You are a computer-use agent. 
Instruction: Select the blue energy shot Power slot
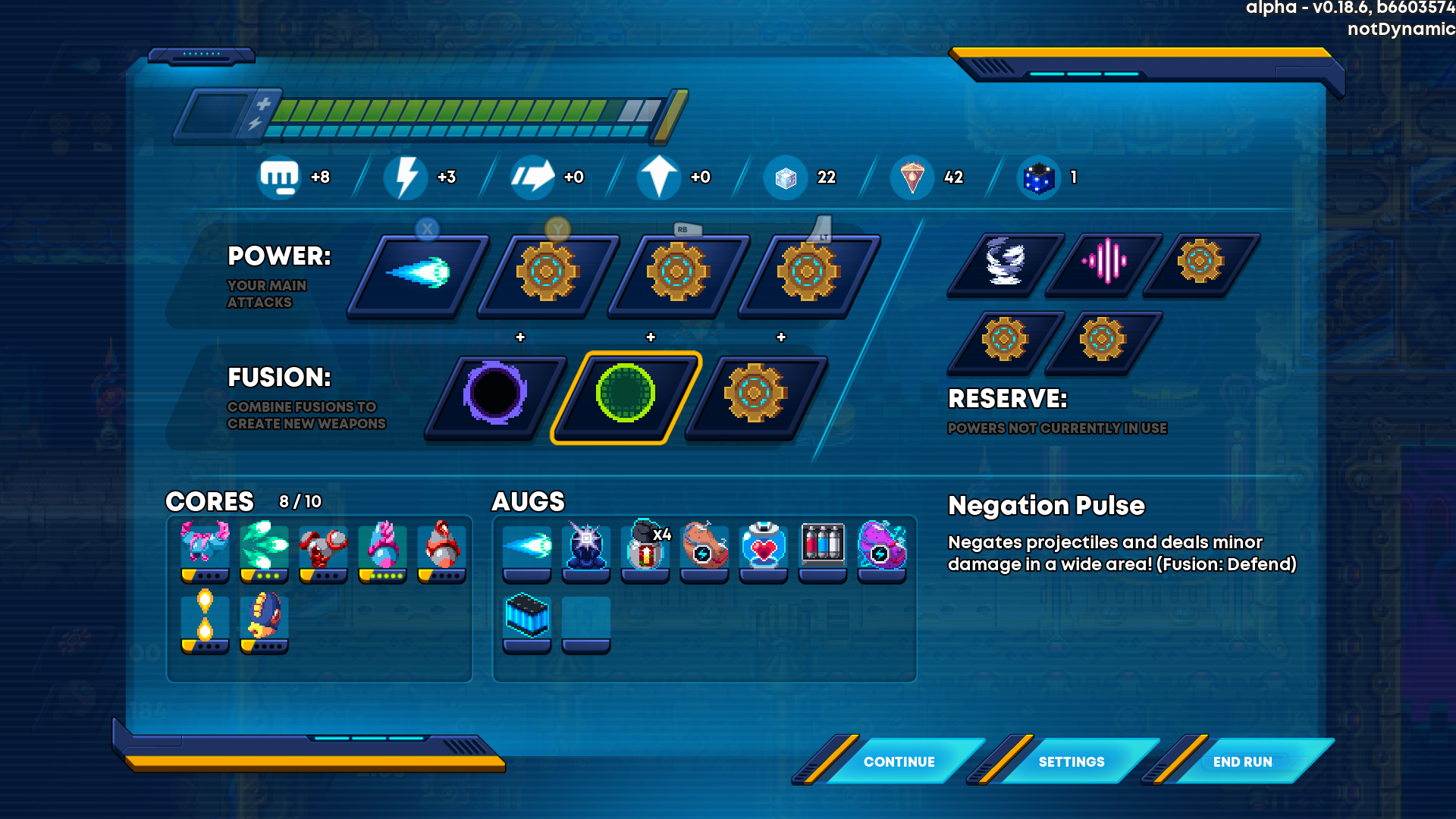click(418, 274)
